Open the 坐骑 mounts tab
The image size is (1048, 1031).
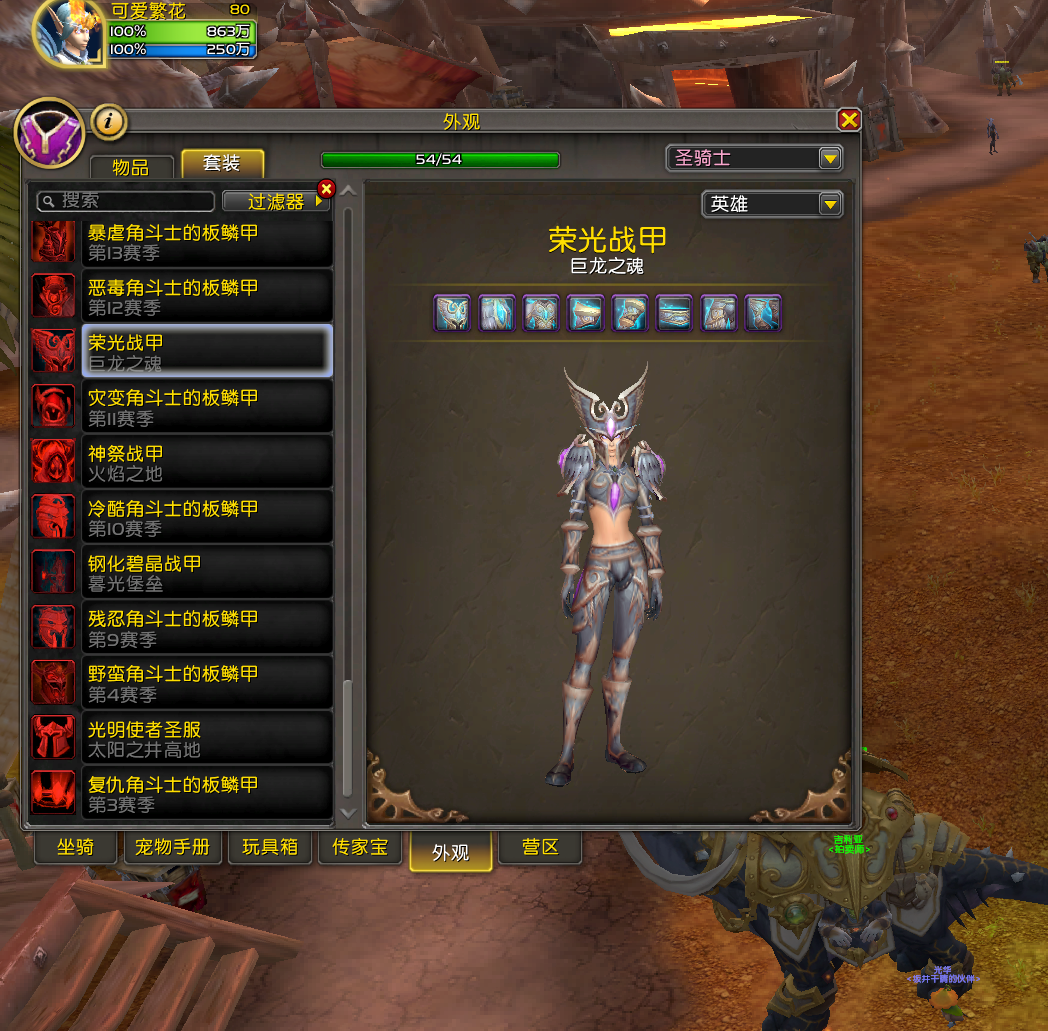[x=75, y=848]
